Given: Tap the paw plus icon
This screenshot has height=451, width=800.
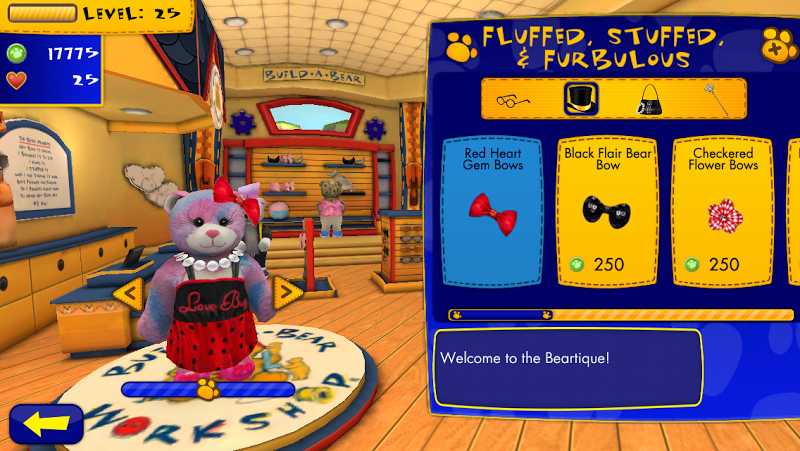Looking at the screenshot, I should 774,45.
